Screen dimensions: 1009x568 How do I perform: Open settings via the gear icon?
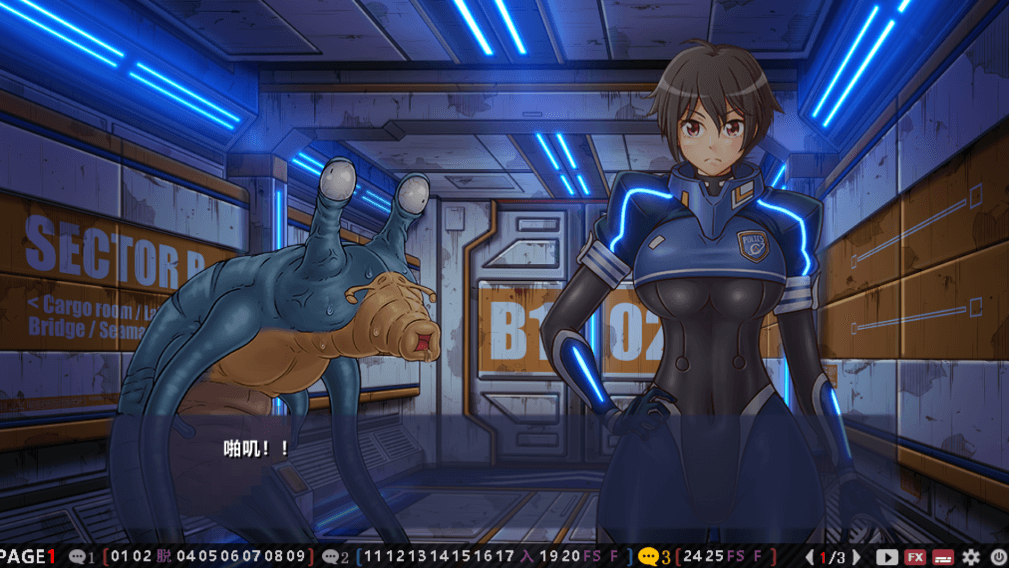[970, 557]
